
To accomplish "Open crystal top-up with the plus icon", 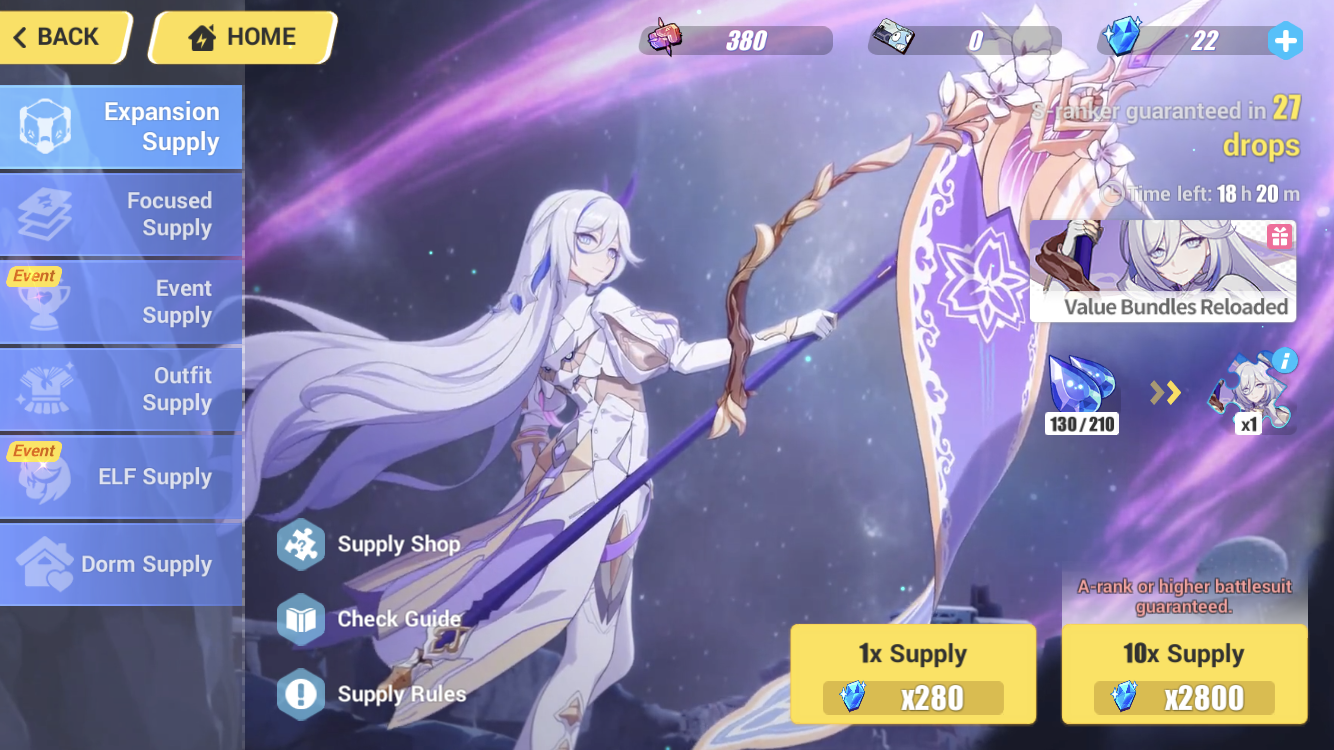I will (1286, 41).
